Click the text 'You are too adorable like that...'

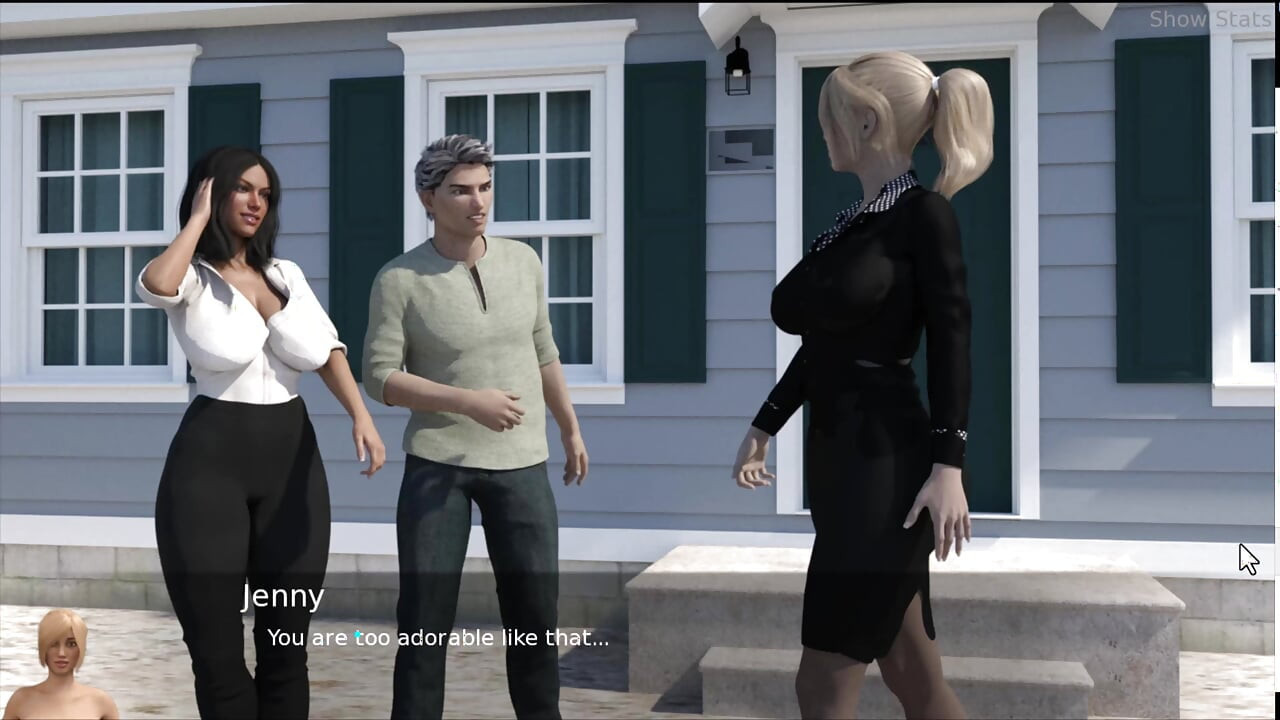438,637
